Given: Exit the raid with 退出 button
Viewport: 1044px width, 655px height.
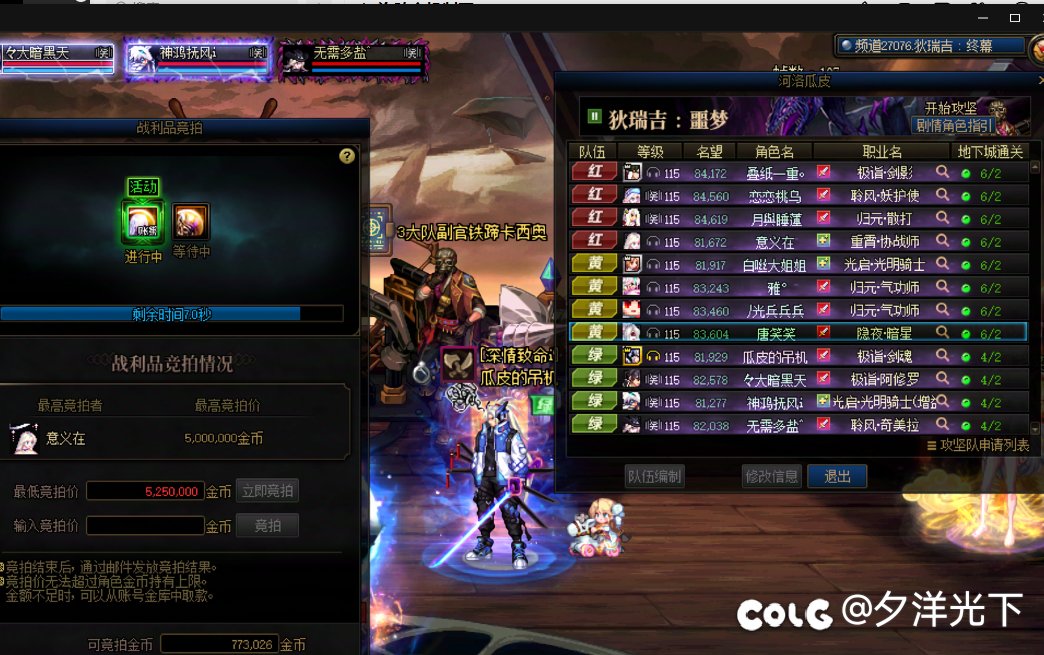Looking at the screenshot, I should [x=837, y=476].
